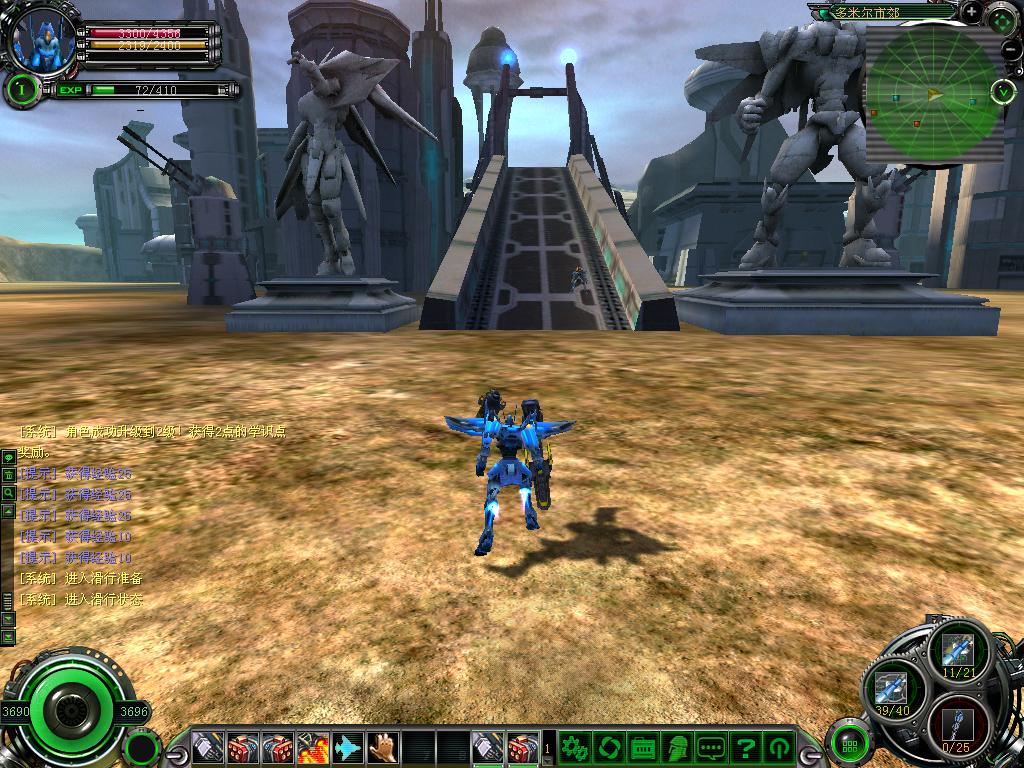Image resolution: width=1024 pixels, height=768 pixels.
Task: Open the helmet character button
Action: [x=677, y=746]
